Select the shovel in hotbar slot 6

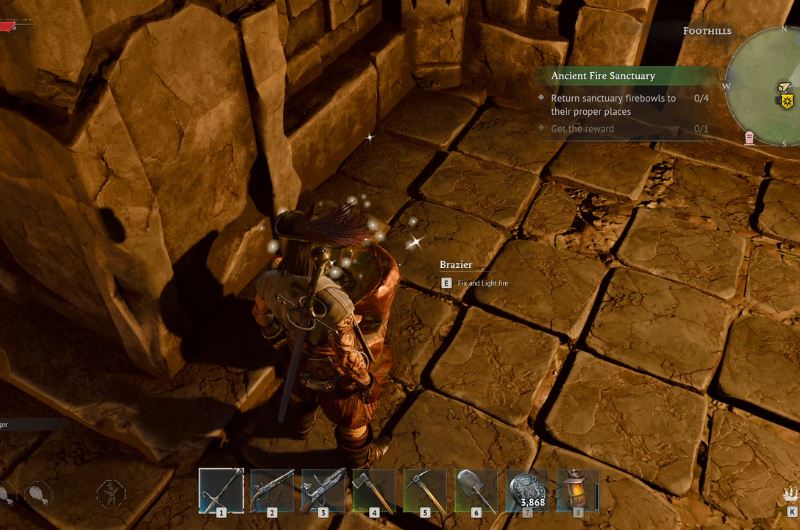pyautogui.click(x=476, y=490)
